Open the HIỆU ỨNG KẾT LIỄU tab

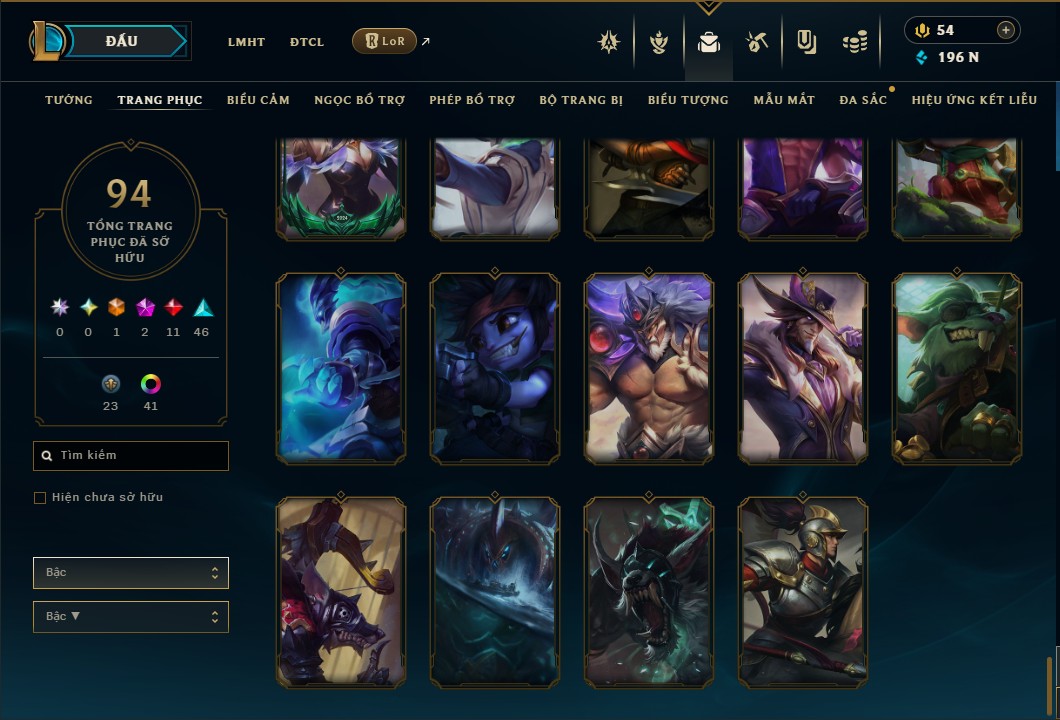pyautogui.click(x=974, y=100)
